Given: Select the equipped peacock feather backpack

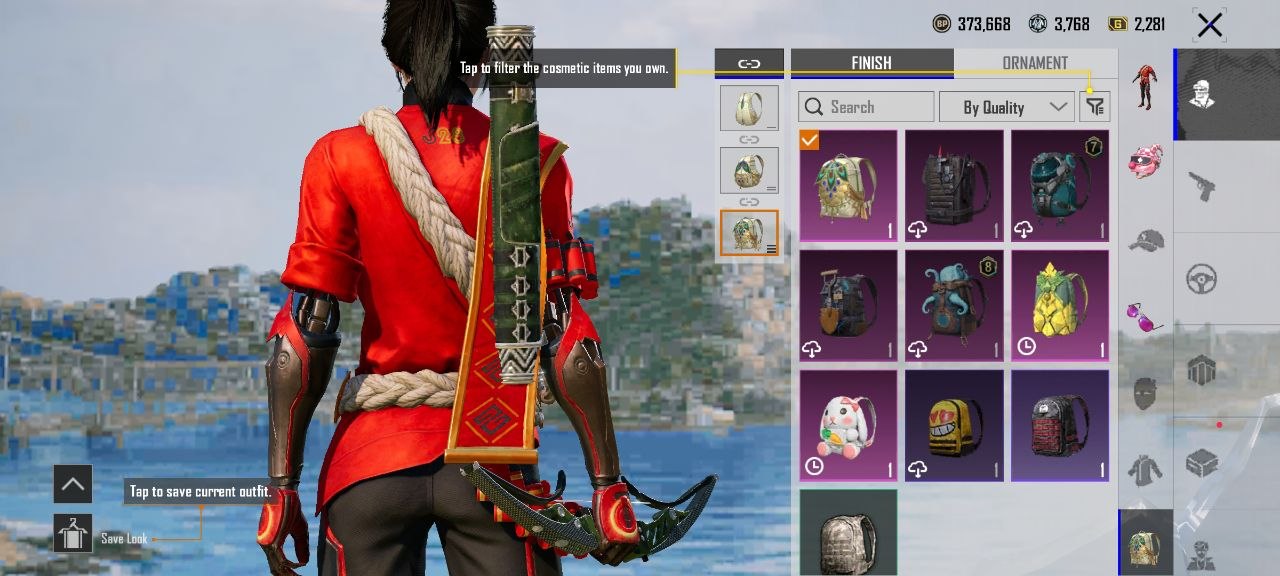Looking at the screenshot, I should coord(848,185).
